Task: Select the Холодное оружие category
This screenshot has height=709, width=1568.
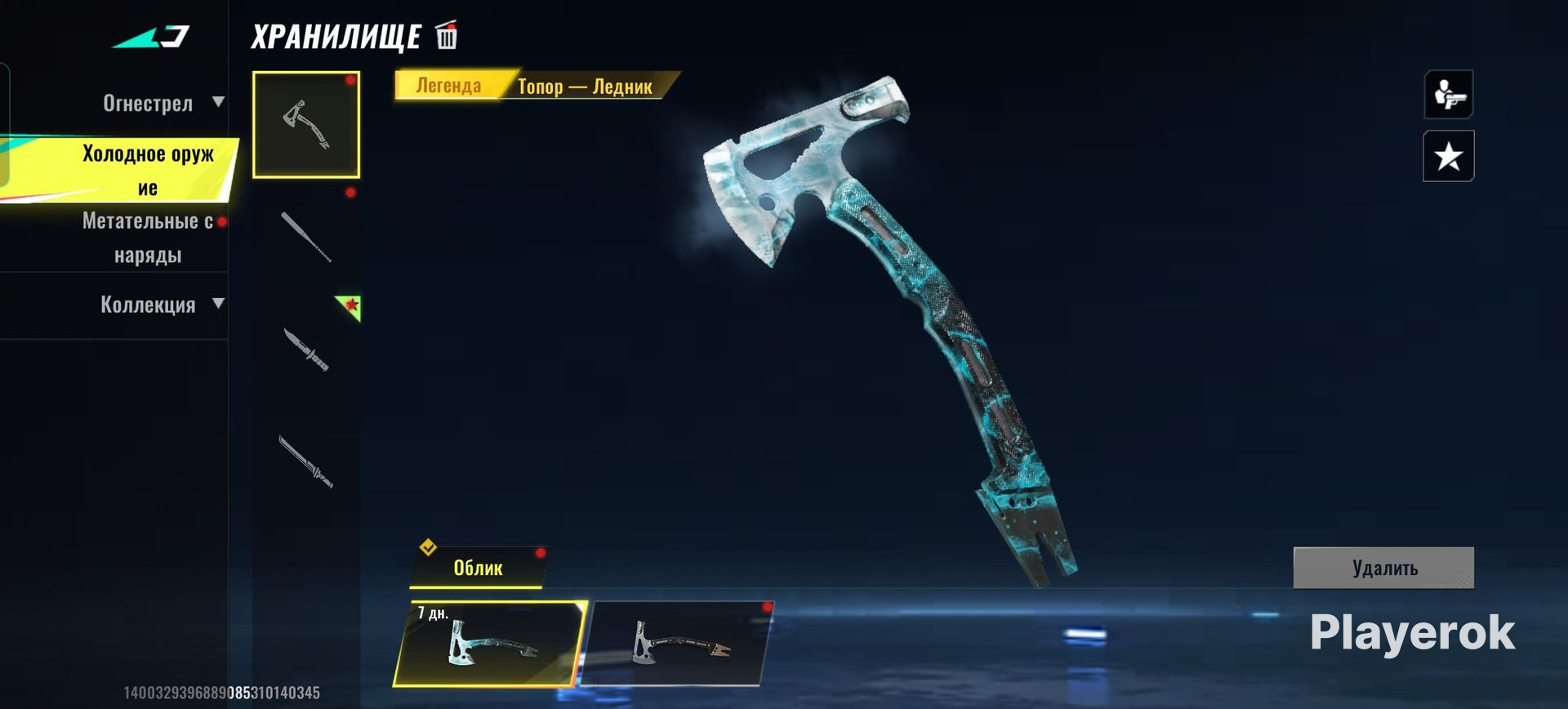Action: tap(147, 170)
